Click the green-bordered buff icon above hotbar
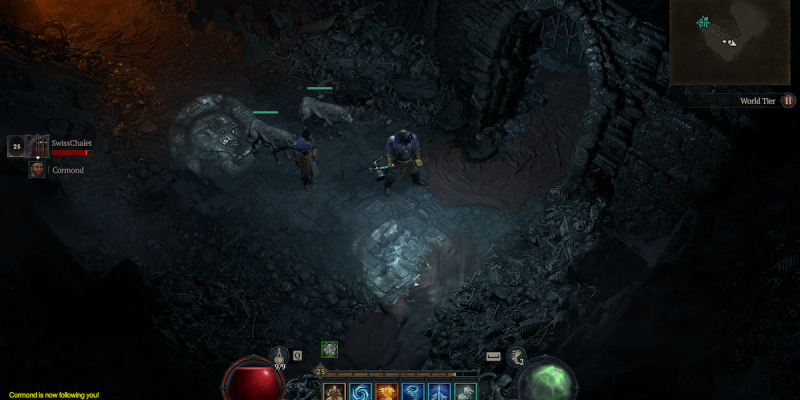The height and width of the screenshot is (400, 800). tap(329, 349)
